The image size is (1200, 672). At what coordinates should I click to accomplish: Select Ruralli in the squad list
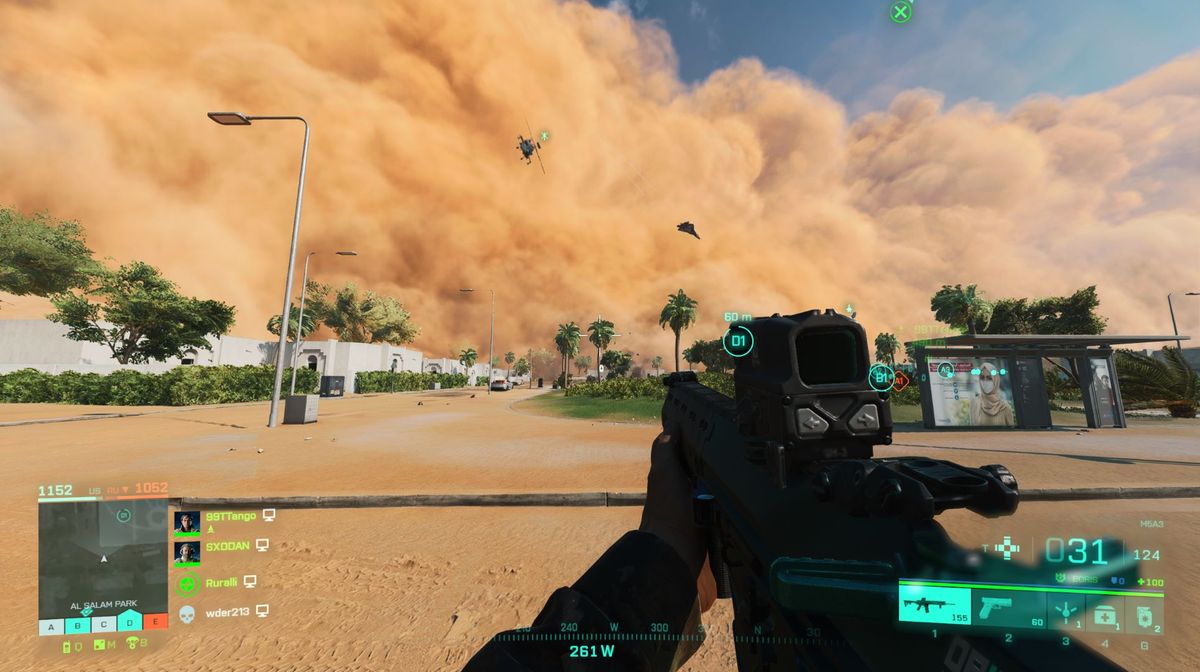(187, 582)
